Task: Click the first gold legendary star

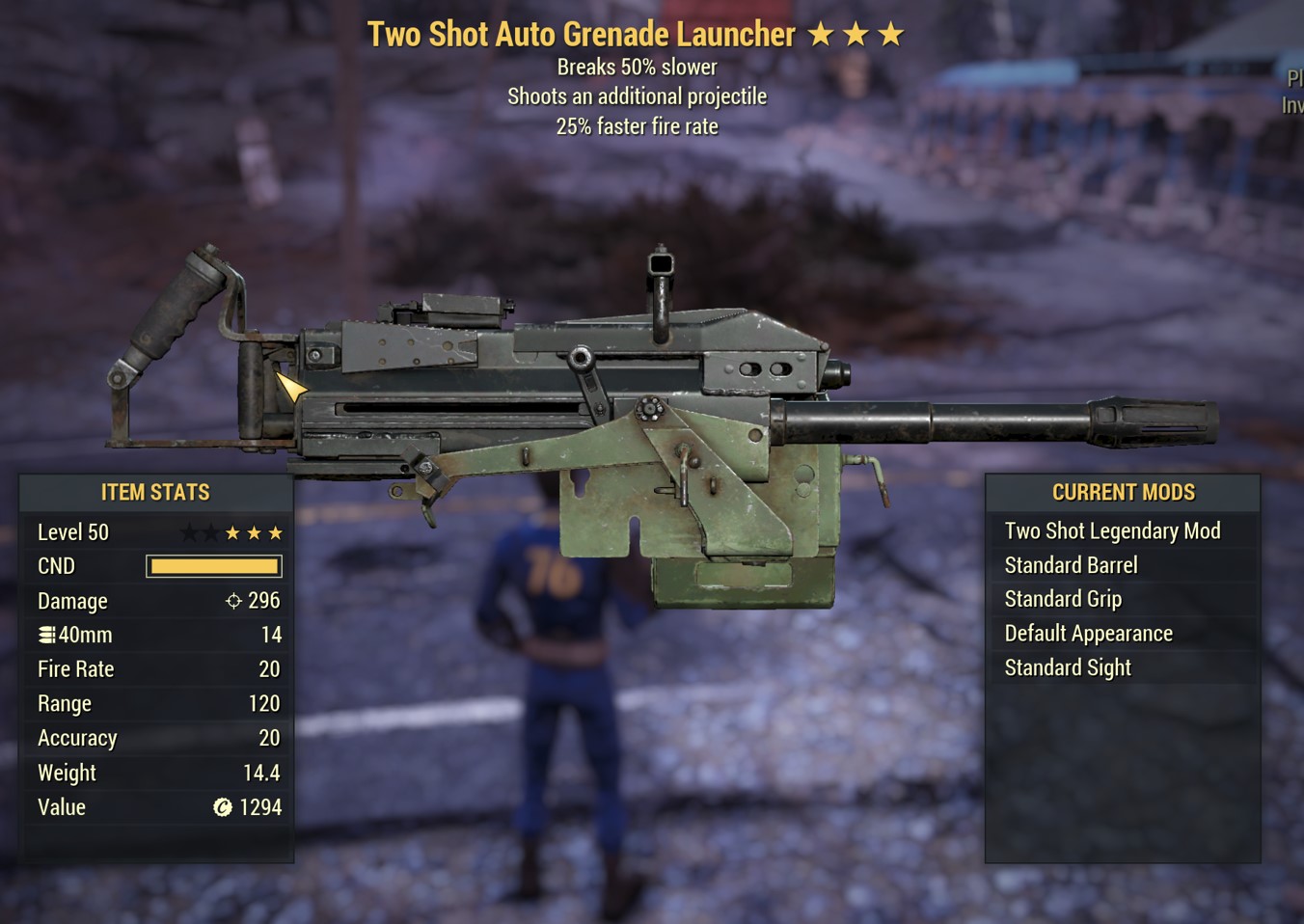Action: (x=231, y=531)
